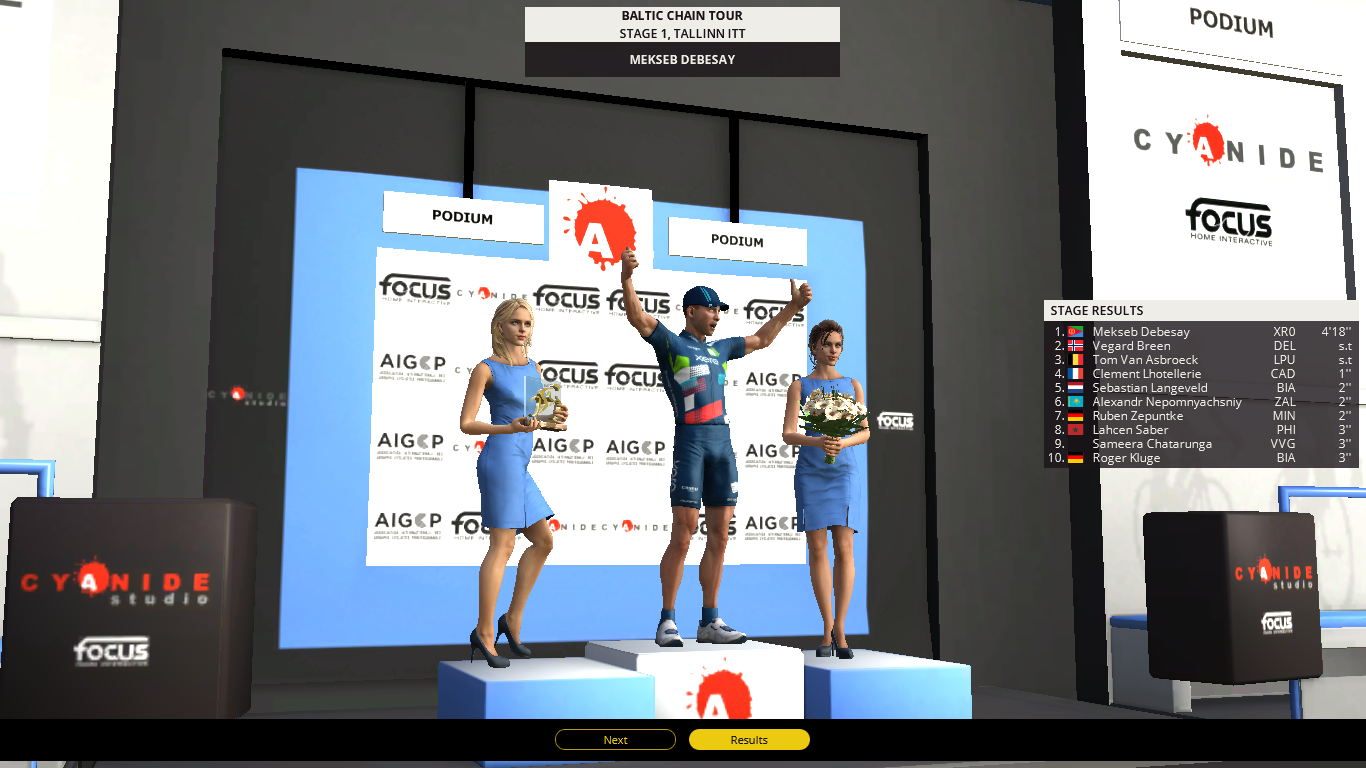1366x768 pixels.
Task: Click the MEKSEB DEBESAY name banner at the top
Action: 681,59
